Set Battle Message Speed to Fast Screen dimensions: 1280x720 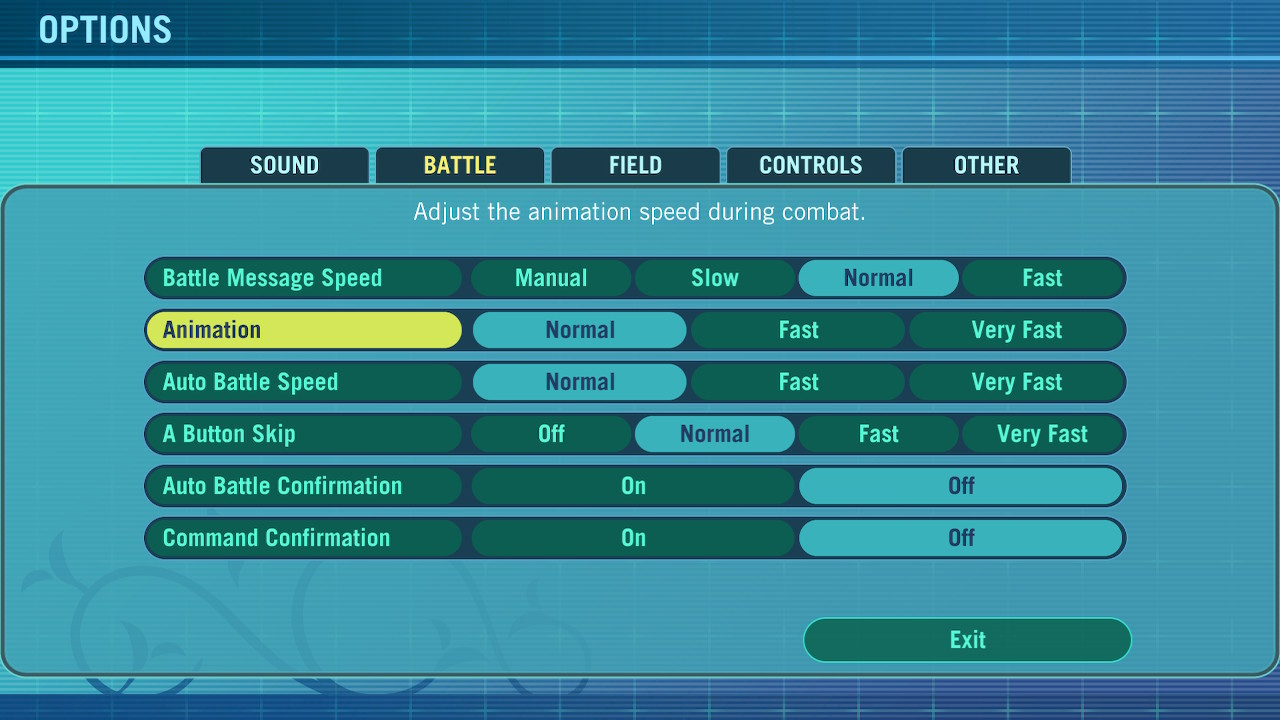click(1042, 278)
